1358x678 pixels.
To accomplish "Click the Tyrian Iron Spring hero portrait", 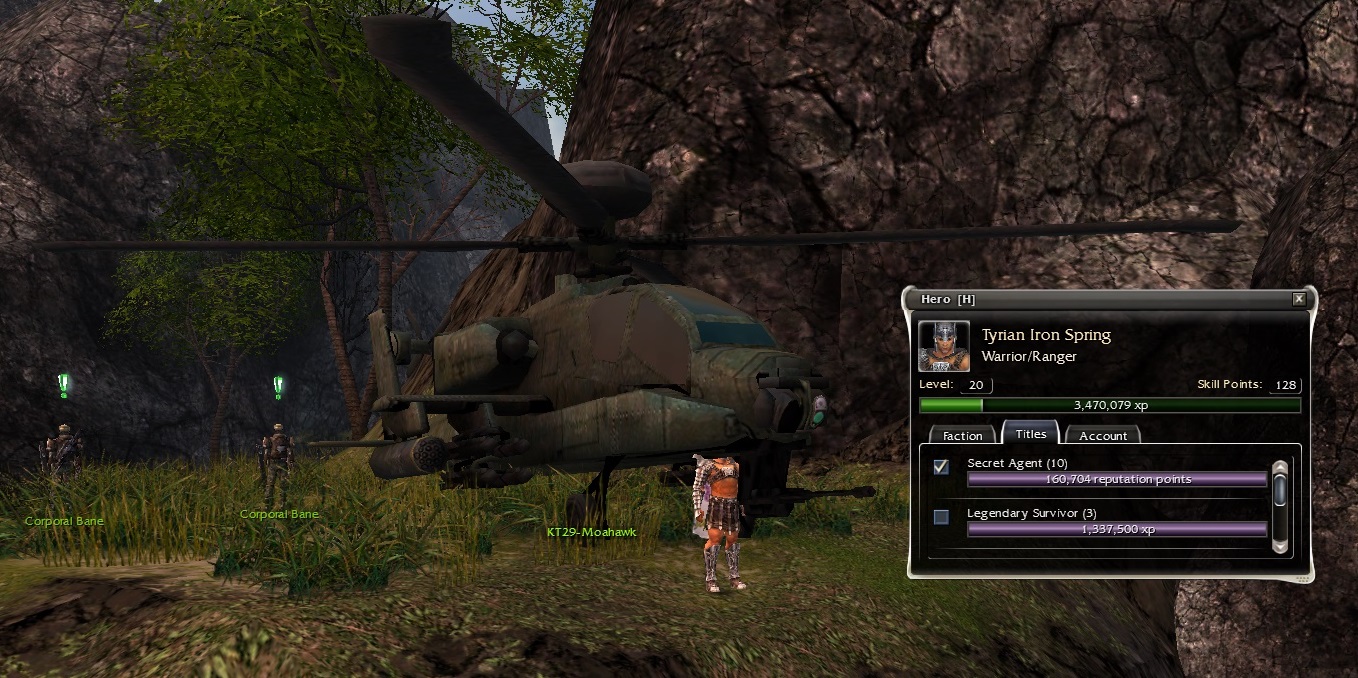I will click(x=944, y=346).
